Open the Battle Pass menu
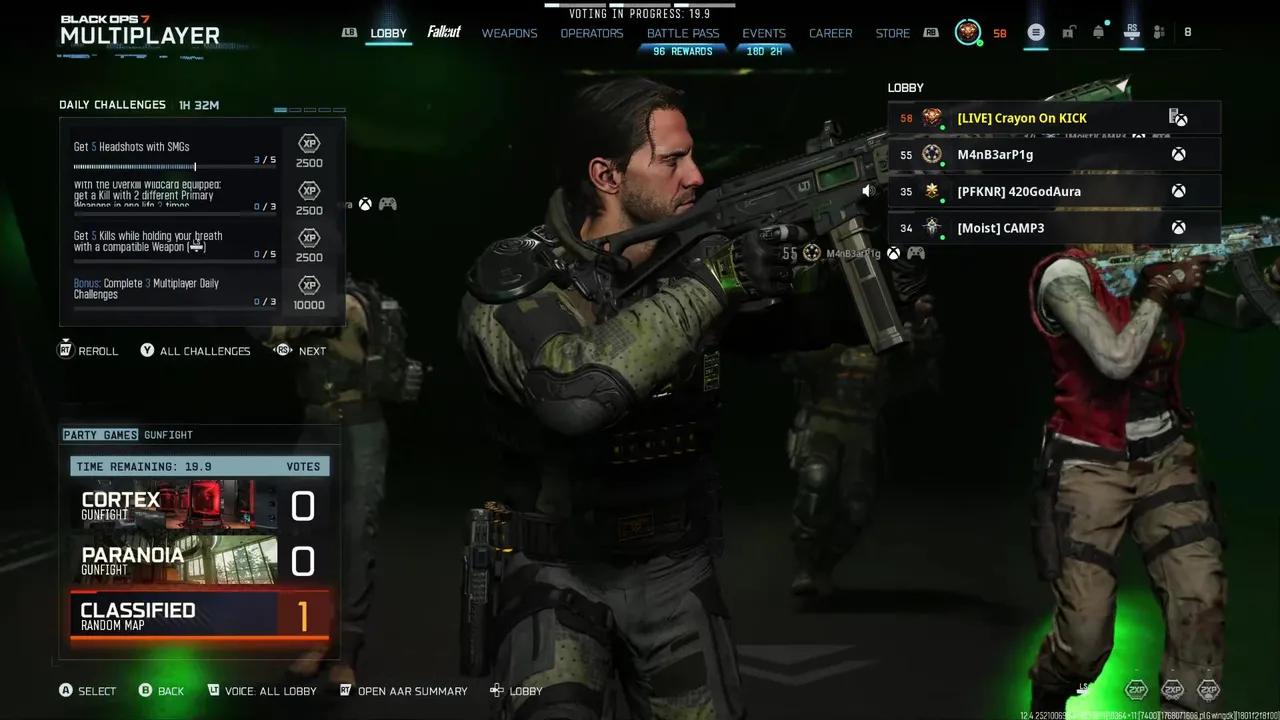The image size is (1280, 720). (x=683, y=32)
